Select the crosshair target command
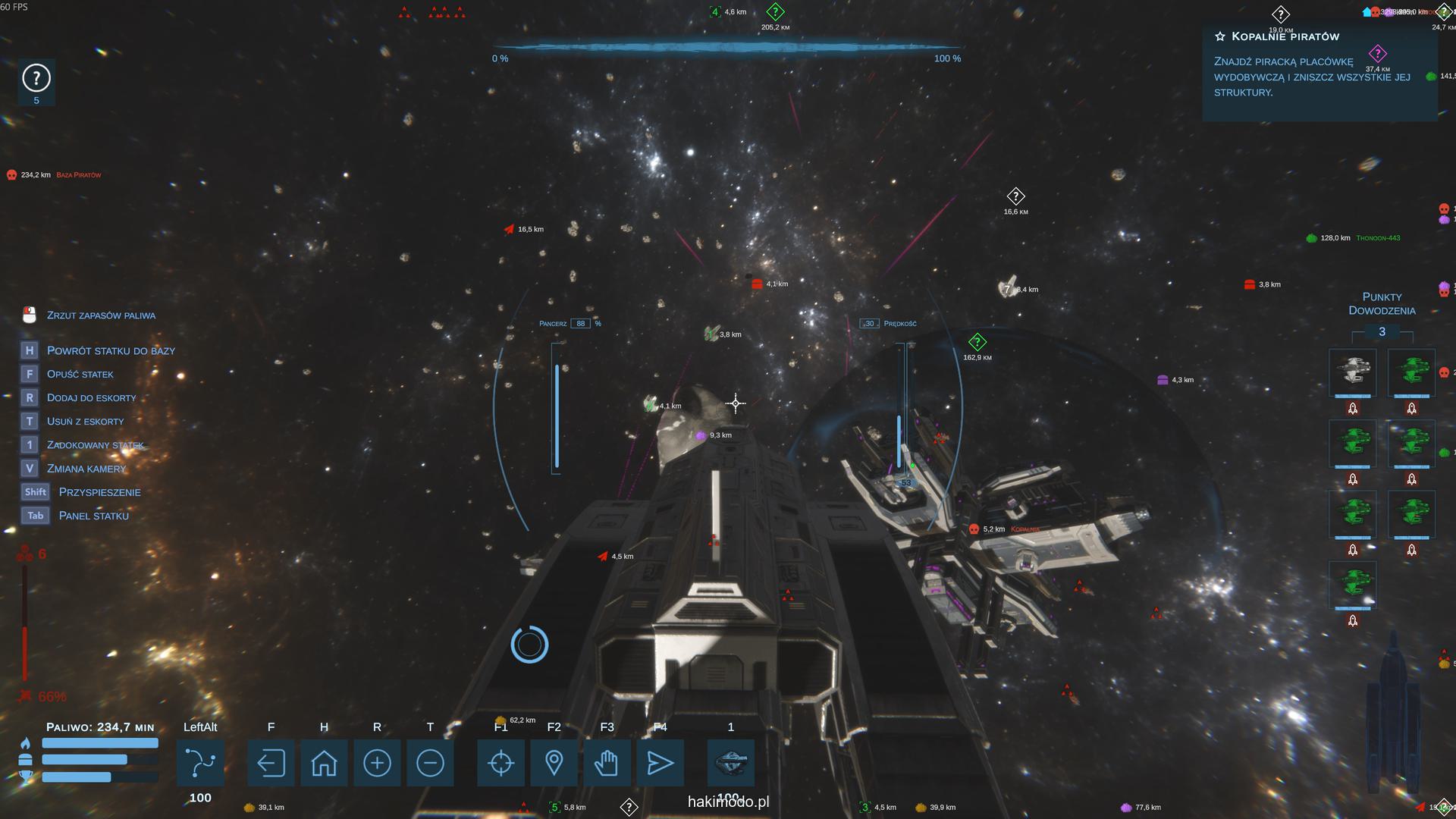1456x819 pixels. [501, 762]
